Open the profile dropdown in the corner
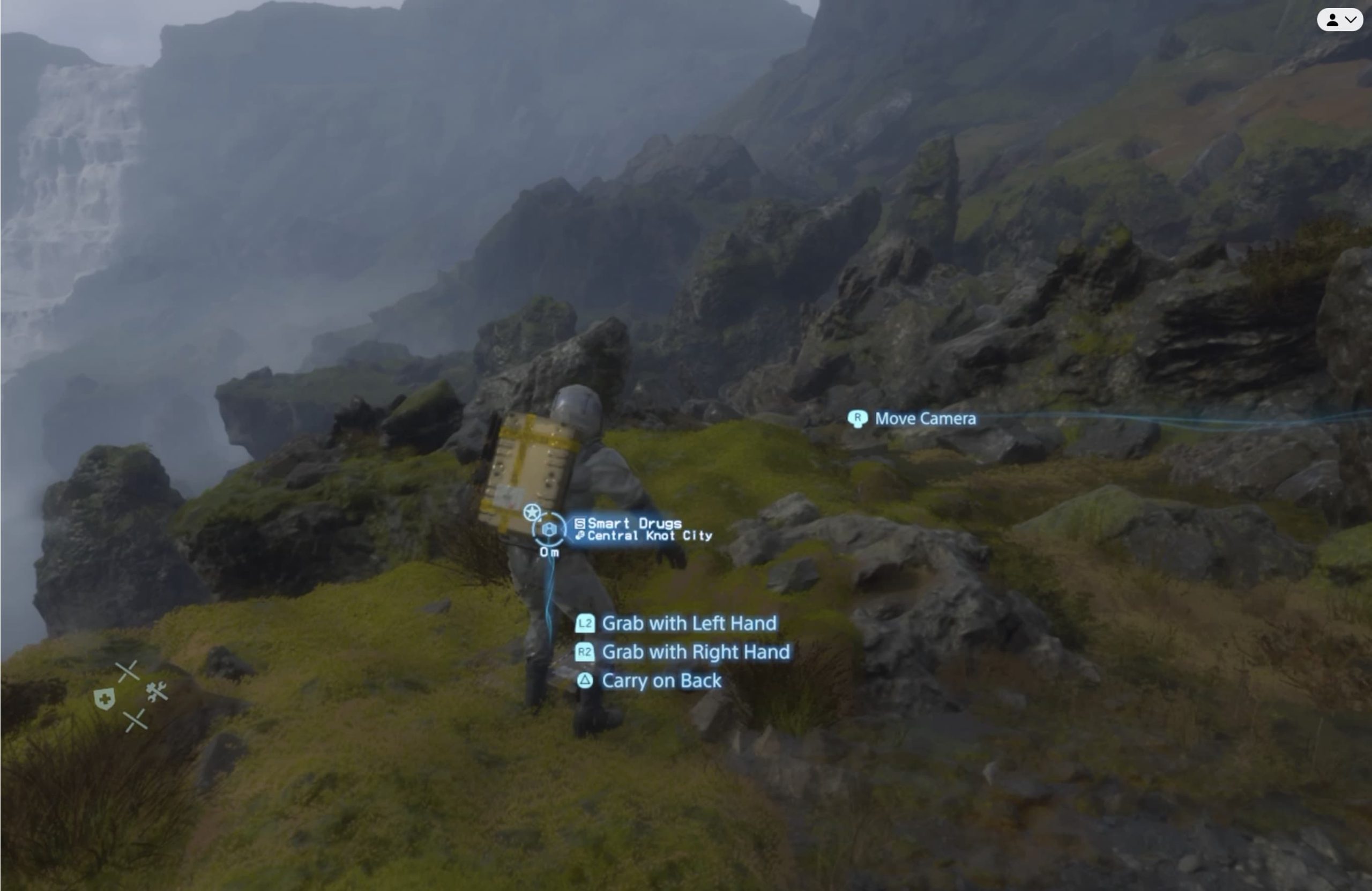This screenshot has width=1372, height=891. coord(1340,20)
